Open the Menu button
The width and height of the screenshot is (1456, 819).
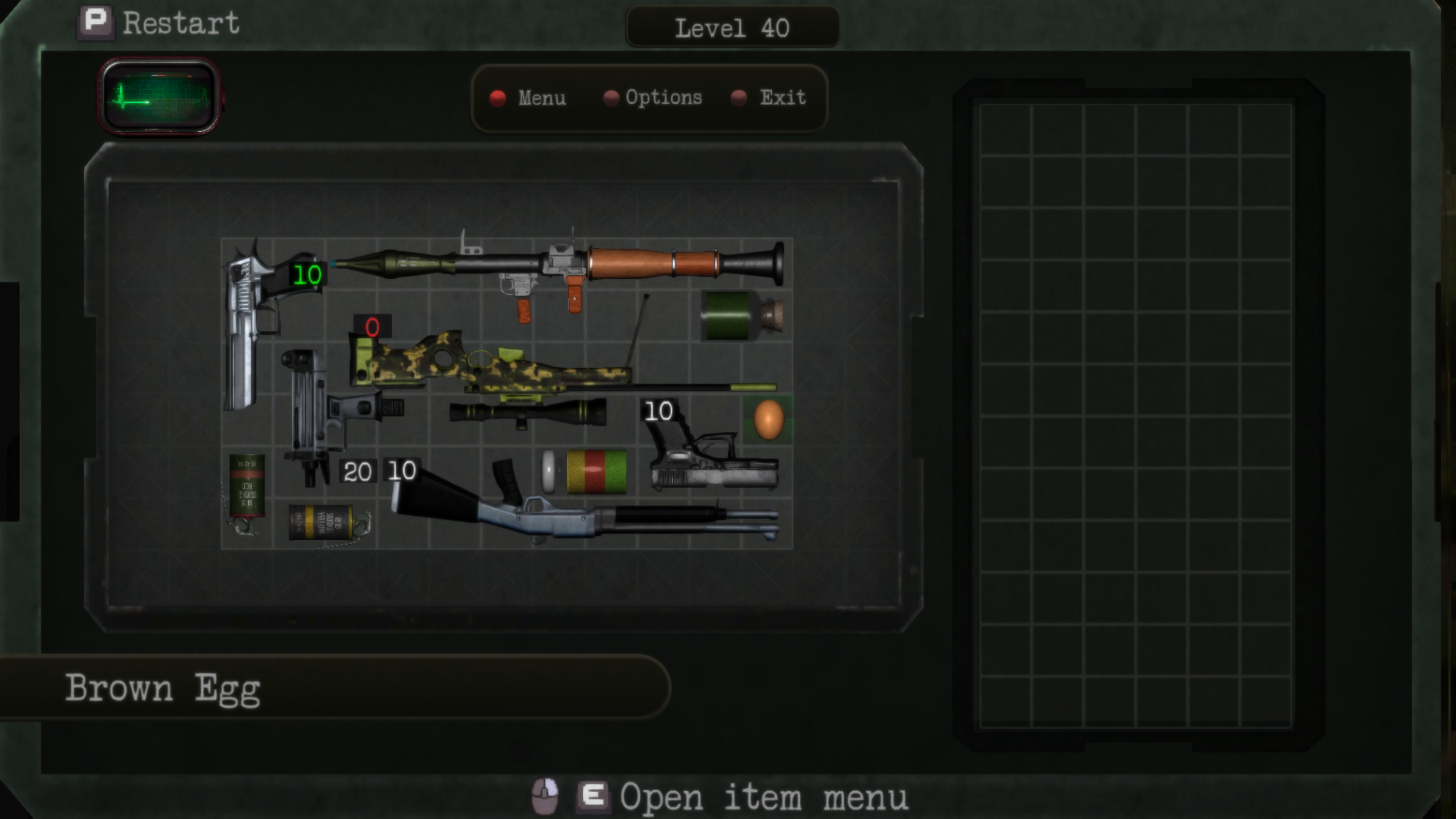[x=530, y=98]
